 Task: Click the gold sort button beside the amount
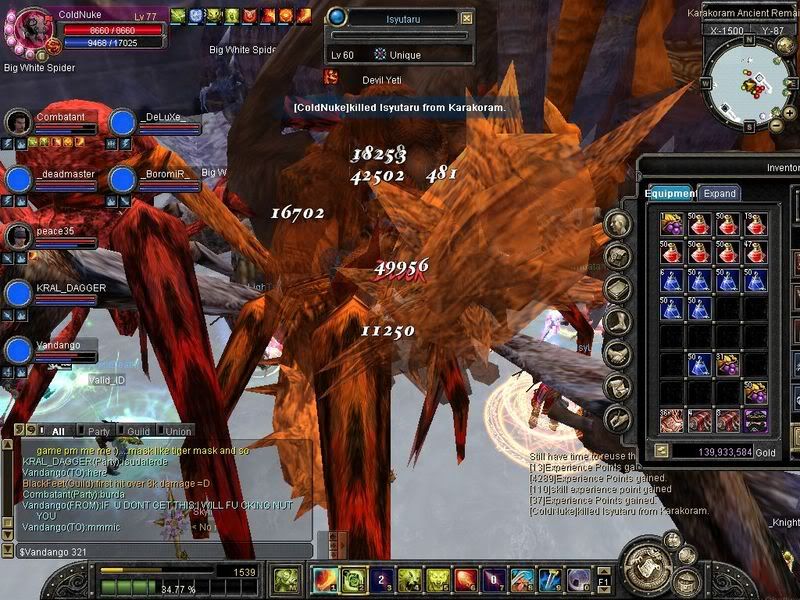(661, 451)
